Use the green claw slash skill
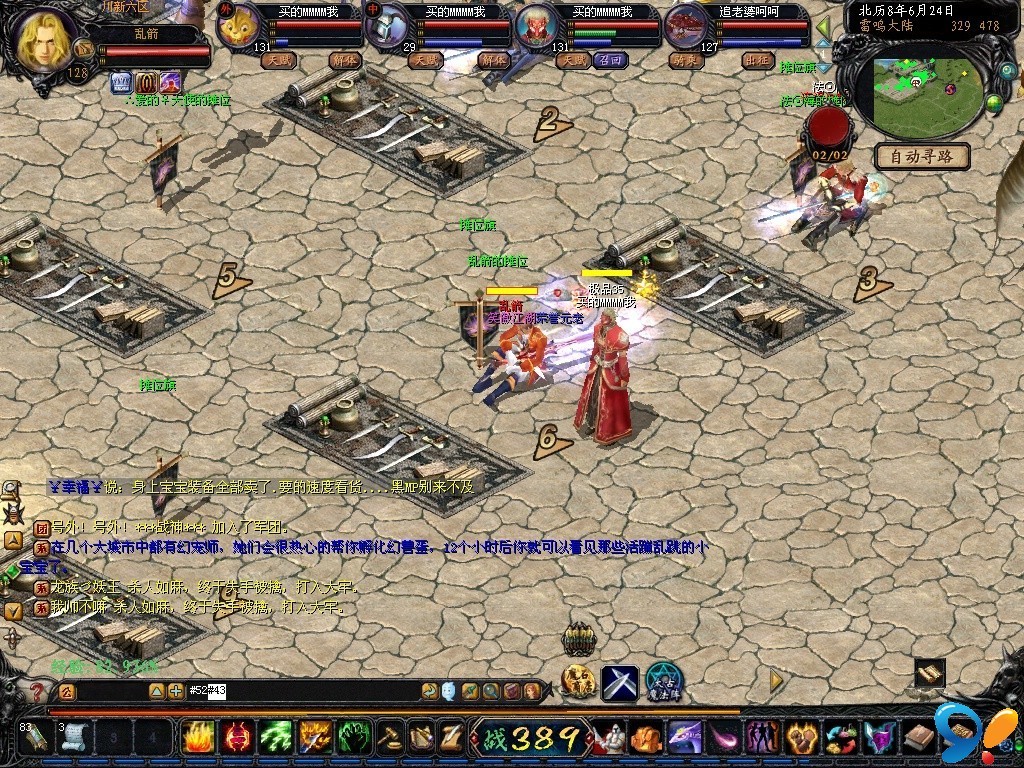 [x=276, y=738]
